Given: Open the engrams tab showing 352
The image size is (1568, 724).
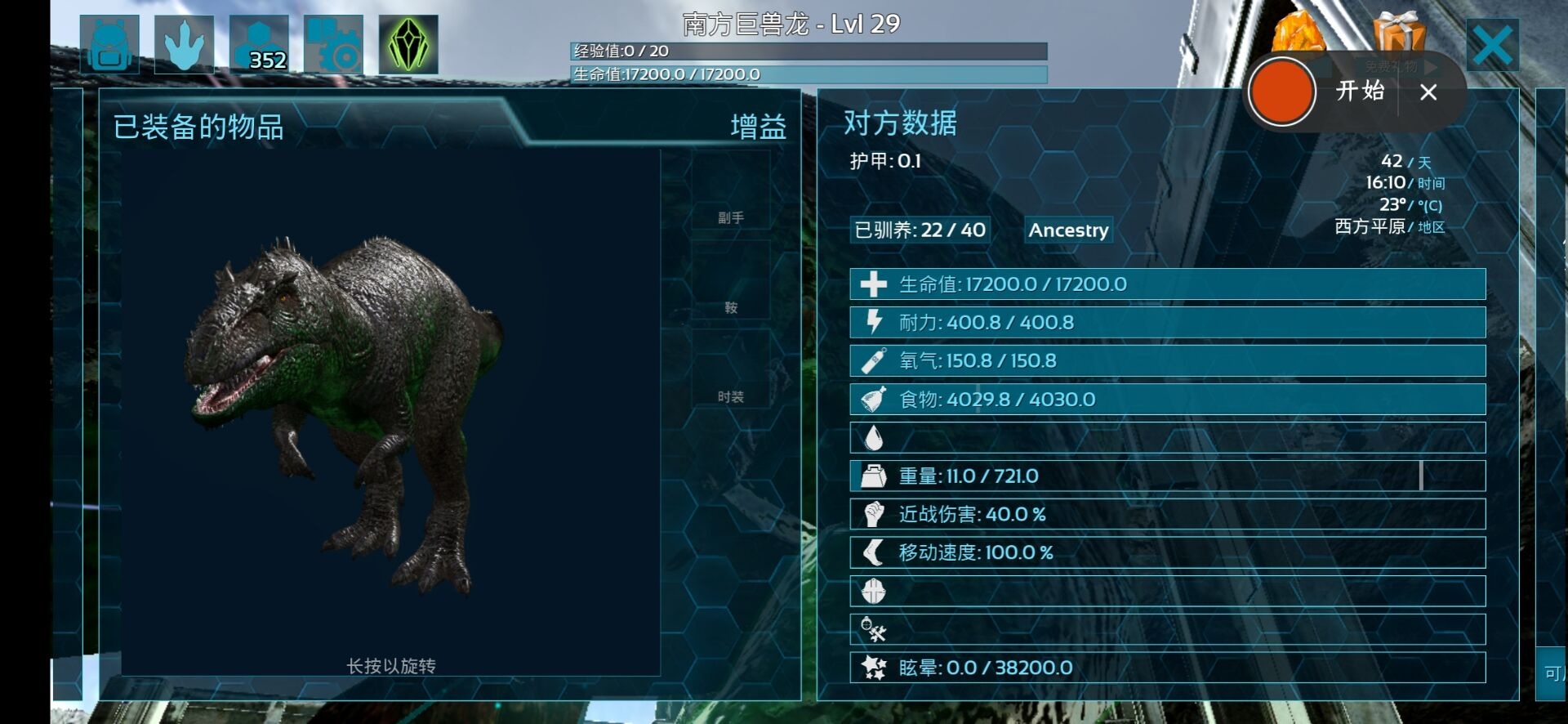Looking at the screenshot, I should (x=259, y=45).
